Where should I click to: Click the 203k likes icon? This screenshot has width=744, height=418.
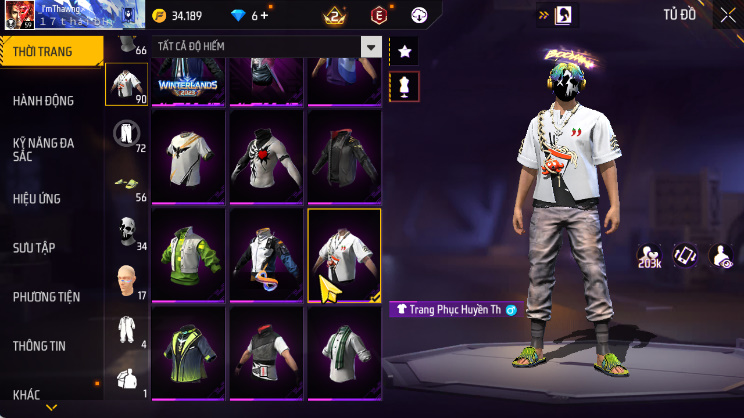(650, 257)
